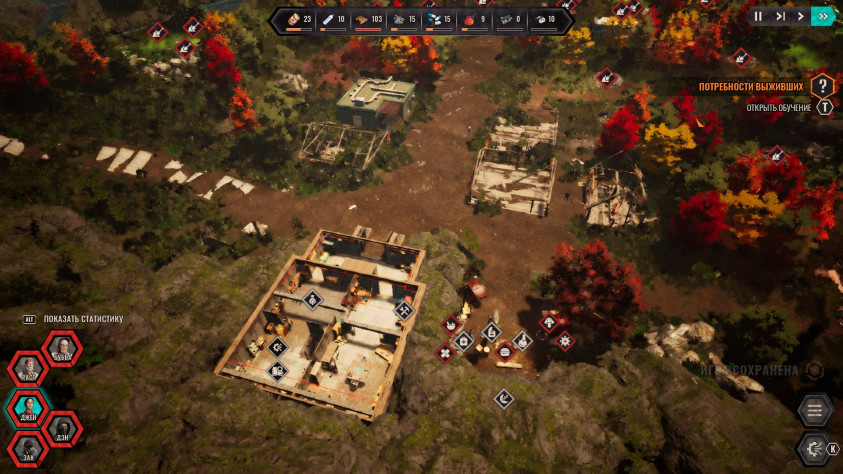Choose the topmost woman survivor portrait
The width and height of the screenshot is (843, 474).
(x=62, y=348)
